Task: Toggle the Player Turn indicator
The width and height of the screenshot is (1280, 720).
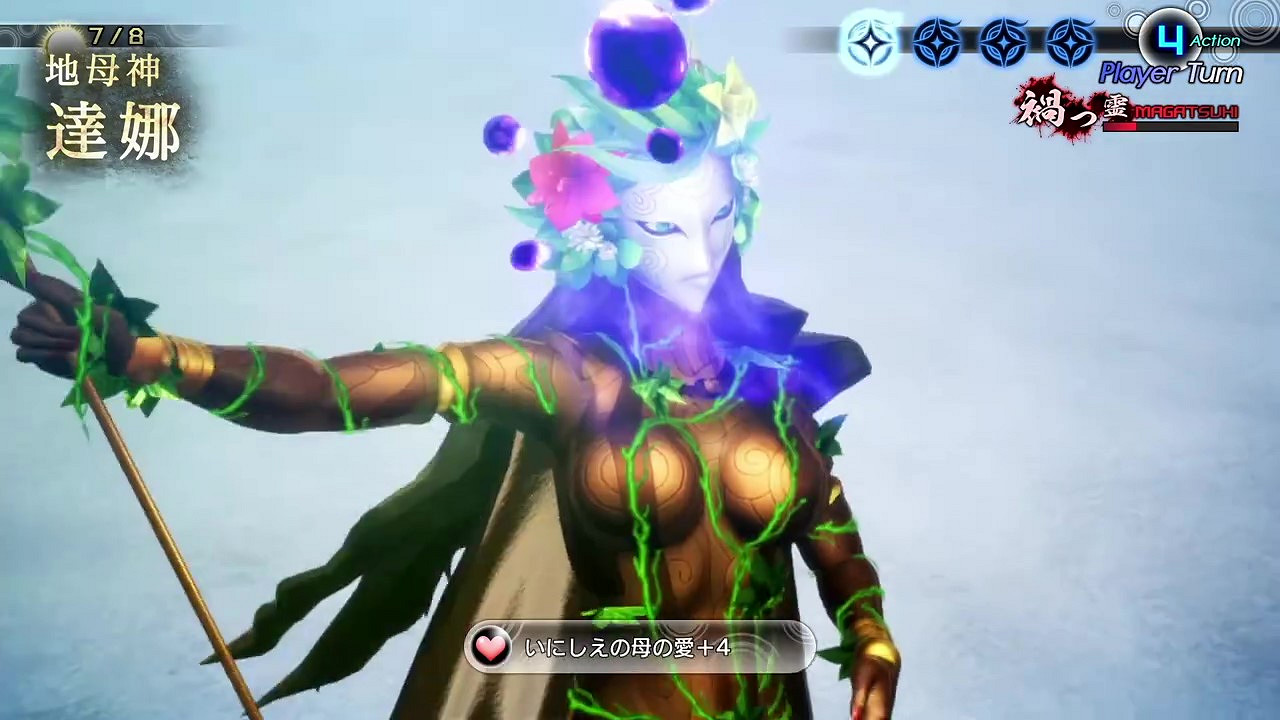Action: 1170,71
